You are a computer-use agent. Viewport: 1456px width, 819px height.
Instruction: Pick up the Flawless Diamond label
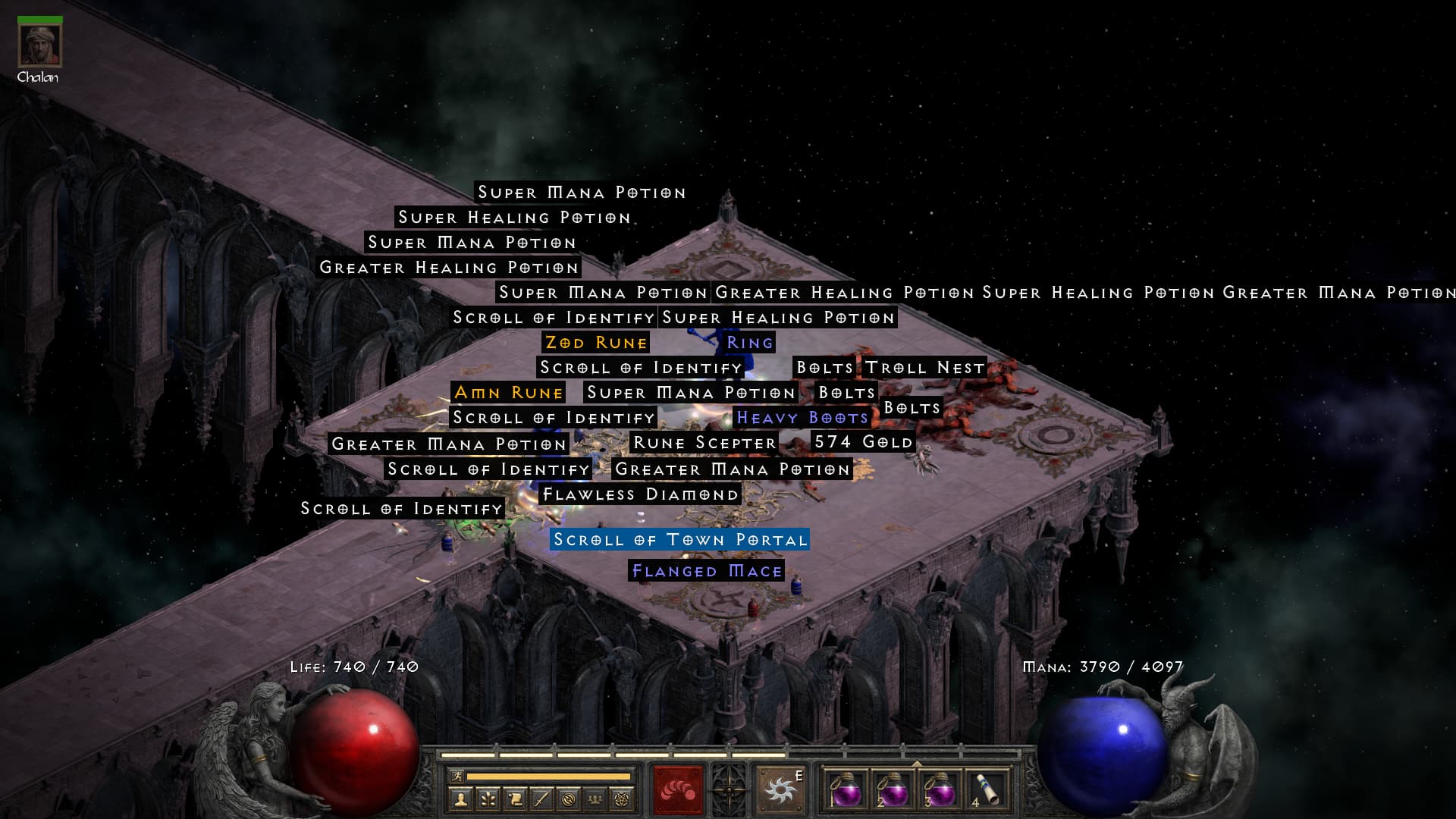[x=640, y=494]
